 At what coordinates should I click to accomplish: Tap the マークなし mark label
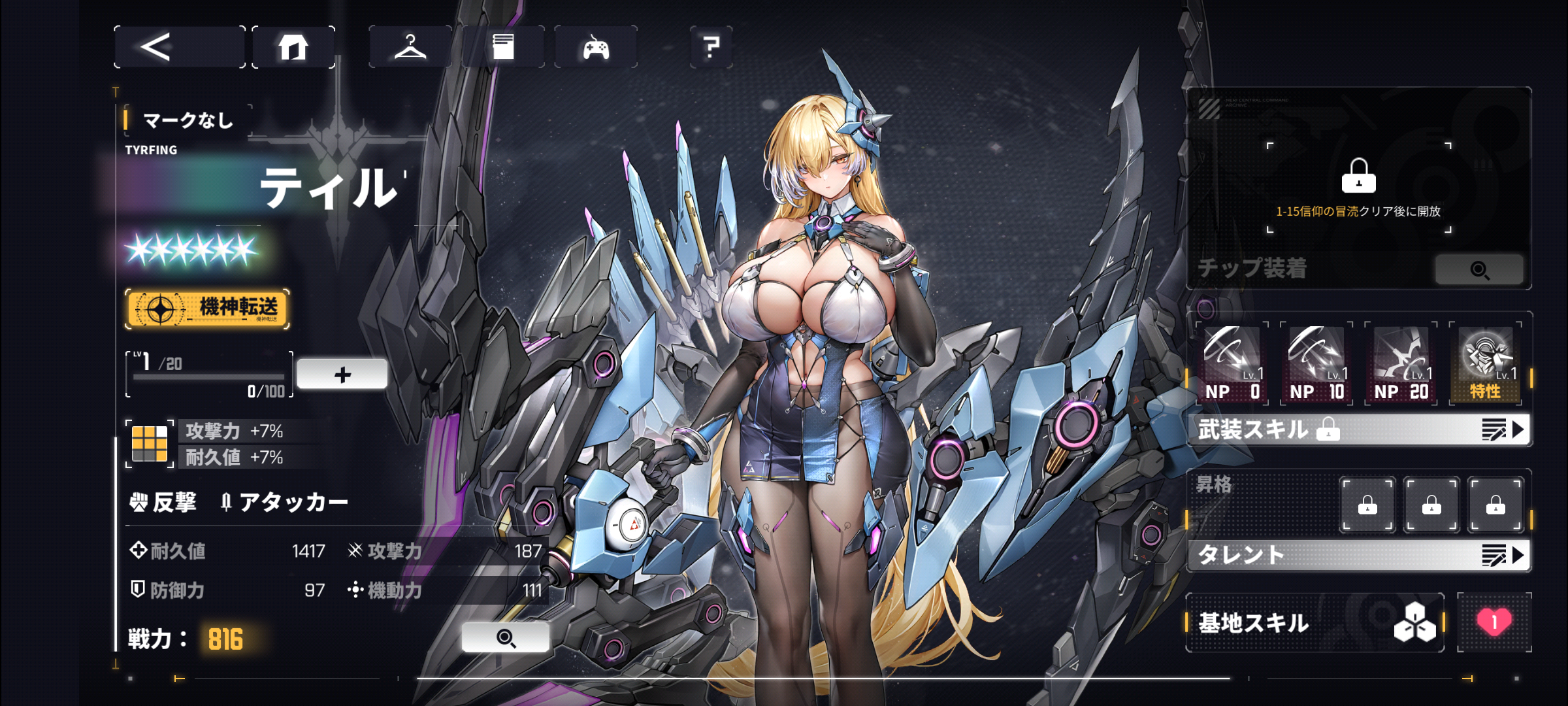(188, 120)
